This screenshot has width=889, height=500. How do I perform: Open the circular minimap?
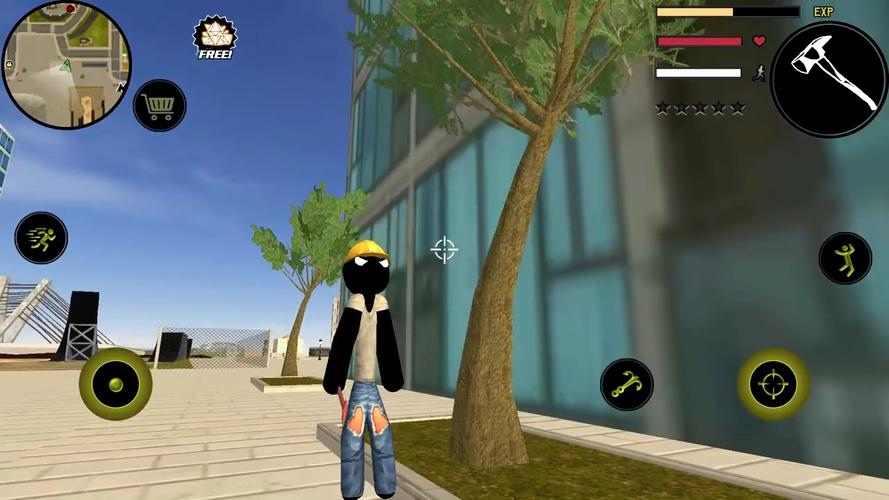point(65,65)
